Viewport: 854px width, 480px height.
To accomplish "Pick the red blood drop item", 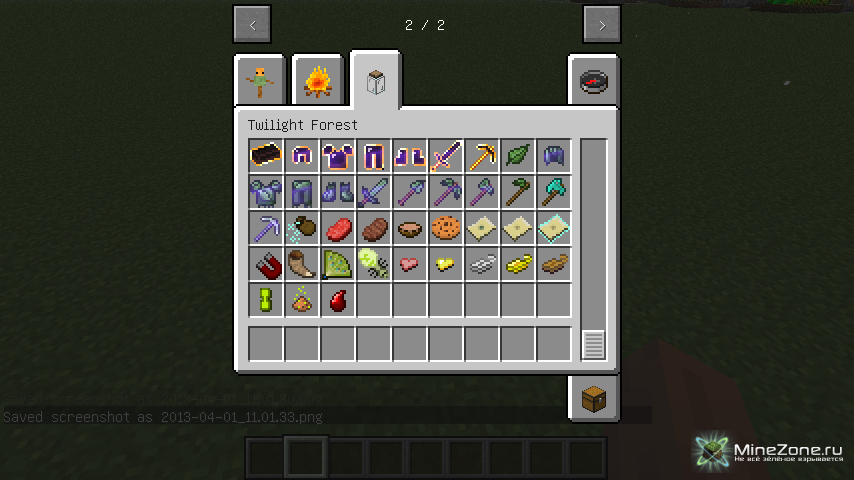I will coord(338,300).
